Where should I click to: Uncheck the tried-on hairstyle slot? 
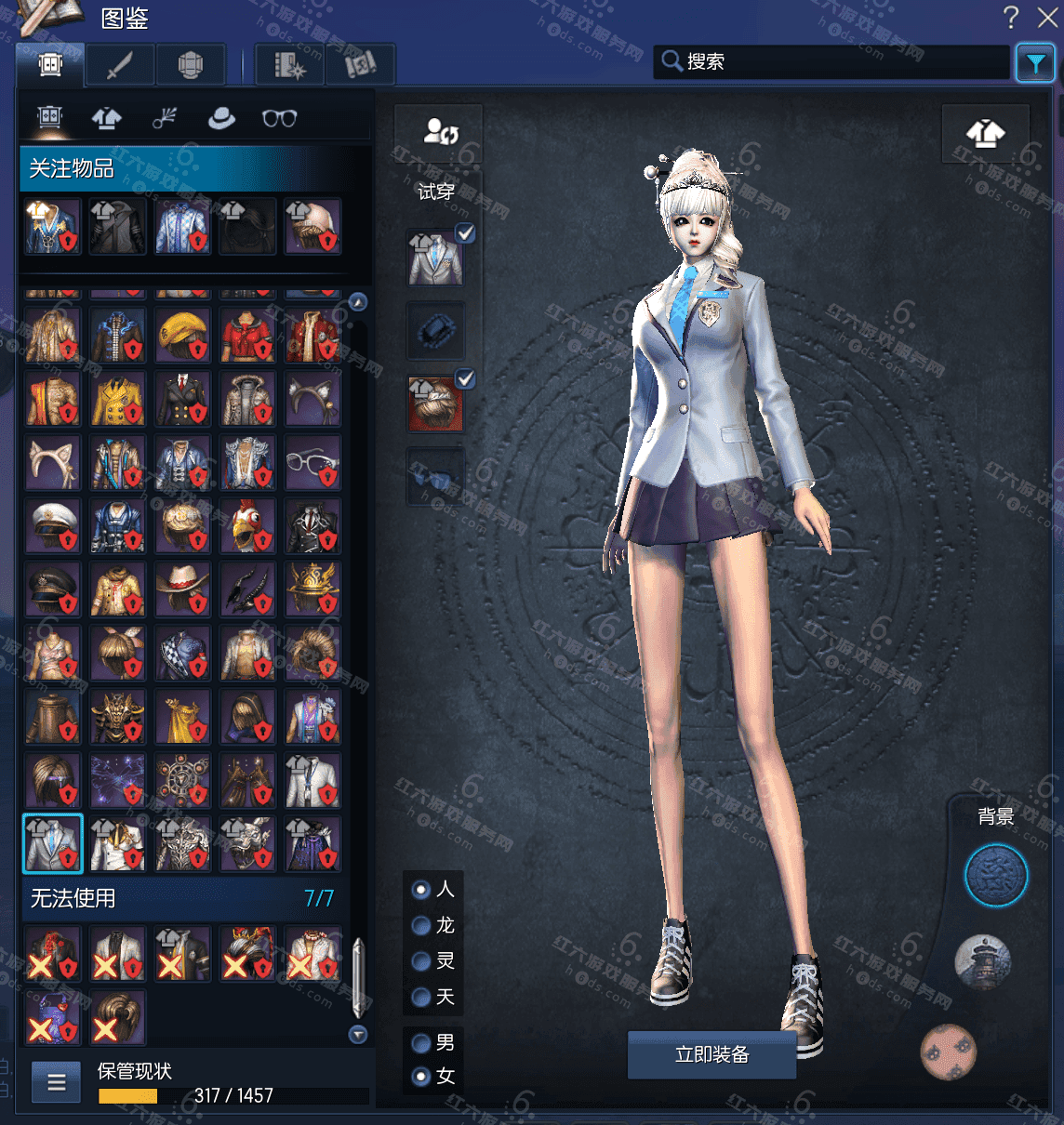point(465,378)
